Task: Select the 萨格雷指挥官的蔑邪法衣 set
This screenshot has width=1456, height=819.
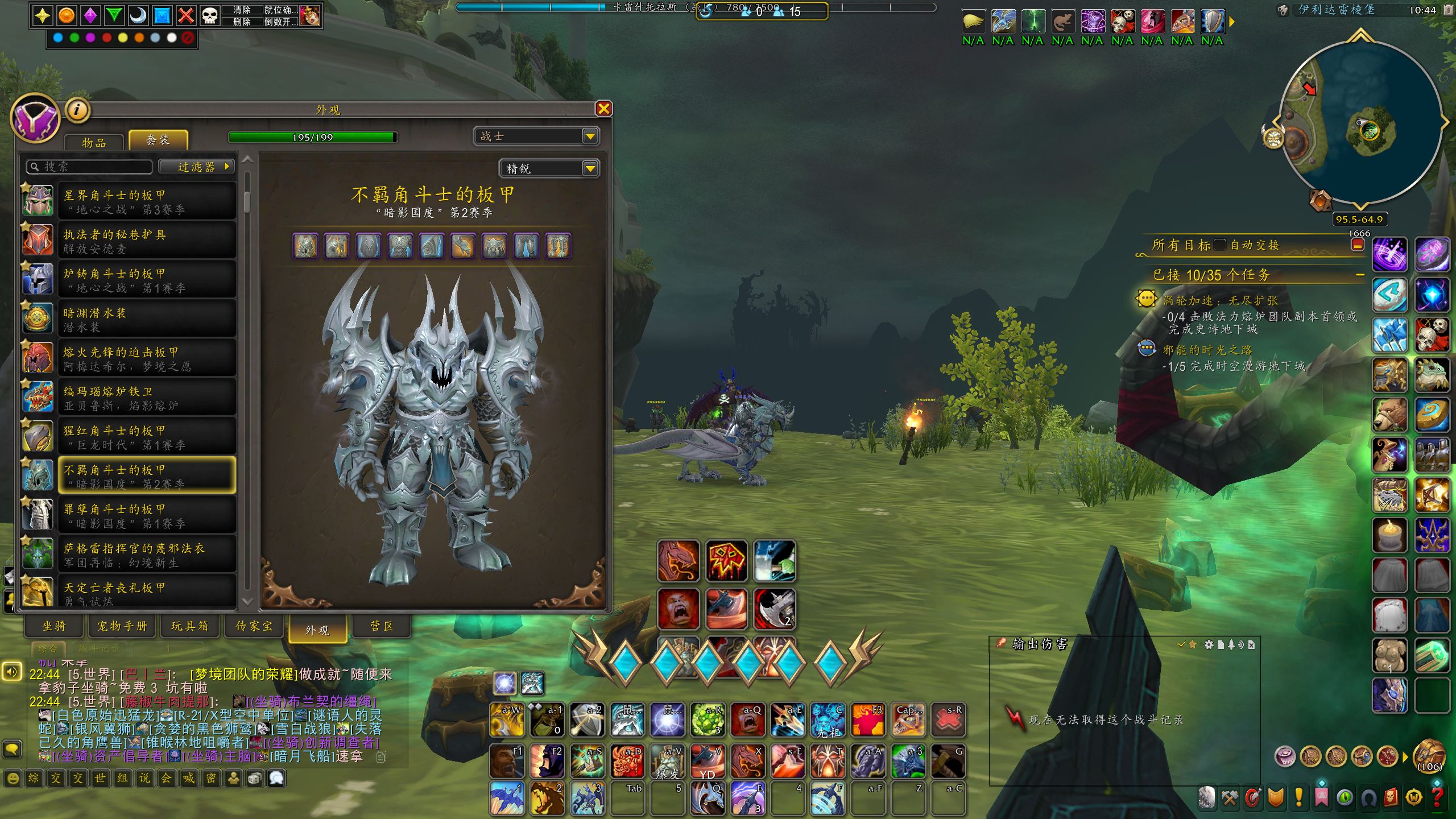Action: pos(147,555)
